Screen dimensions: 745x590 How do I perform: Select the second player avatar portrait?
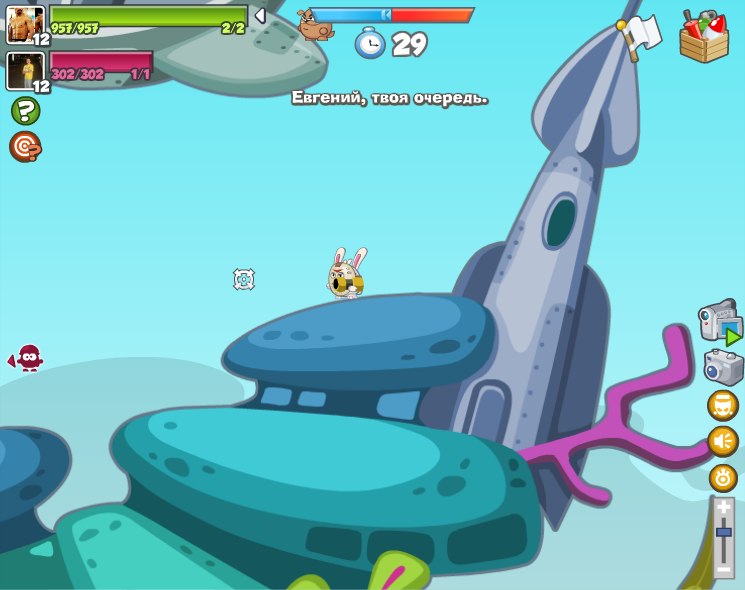click(x=24, y=71)
